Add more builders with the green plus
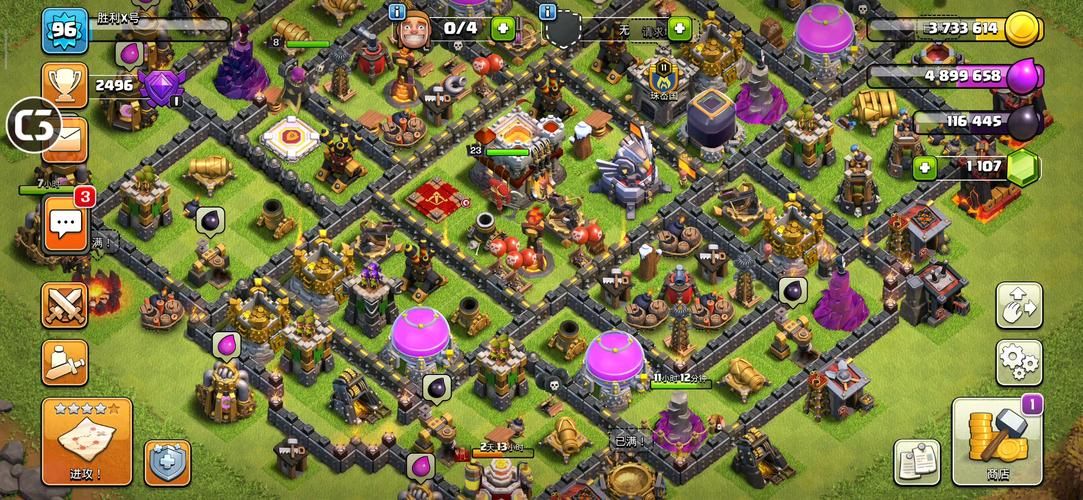This screenshot has width=1083, height=500. [503, 28]
